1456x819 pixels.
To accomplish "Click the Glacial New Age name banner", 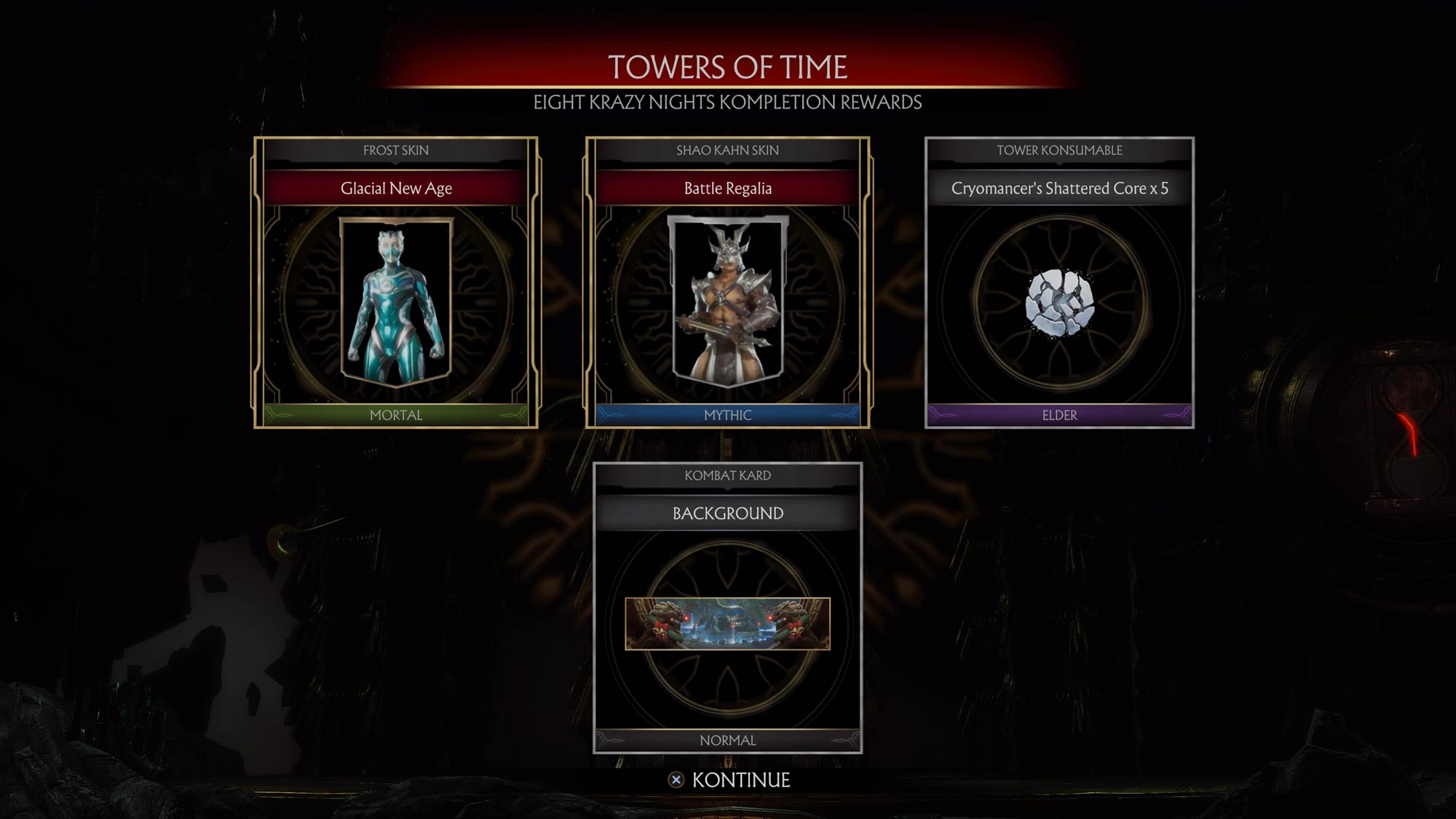I will [395, 188].
